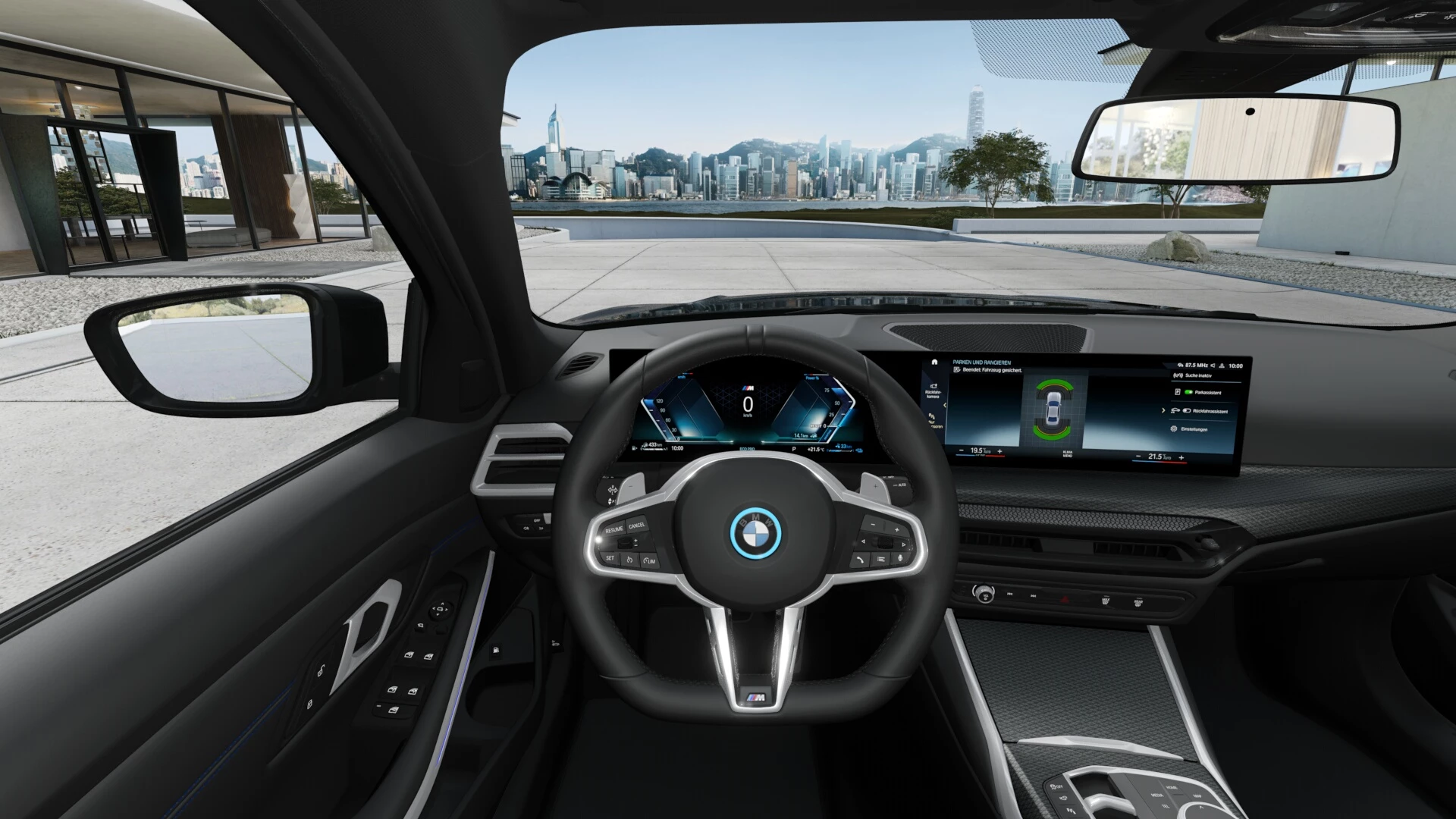Image resolution: width=1456 pixels, height=819 pixels.
Task: Tap the speaker mute icon in the status bar
Action: point(1213,366)
